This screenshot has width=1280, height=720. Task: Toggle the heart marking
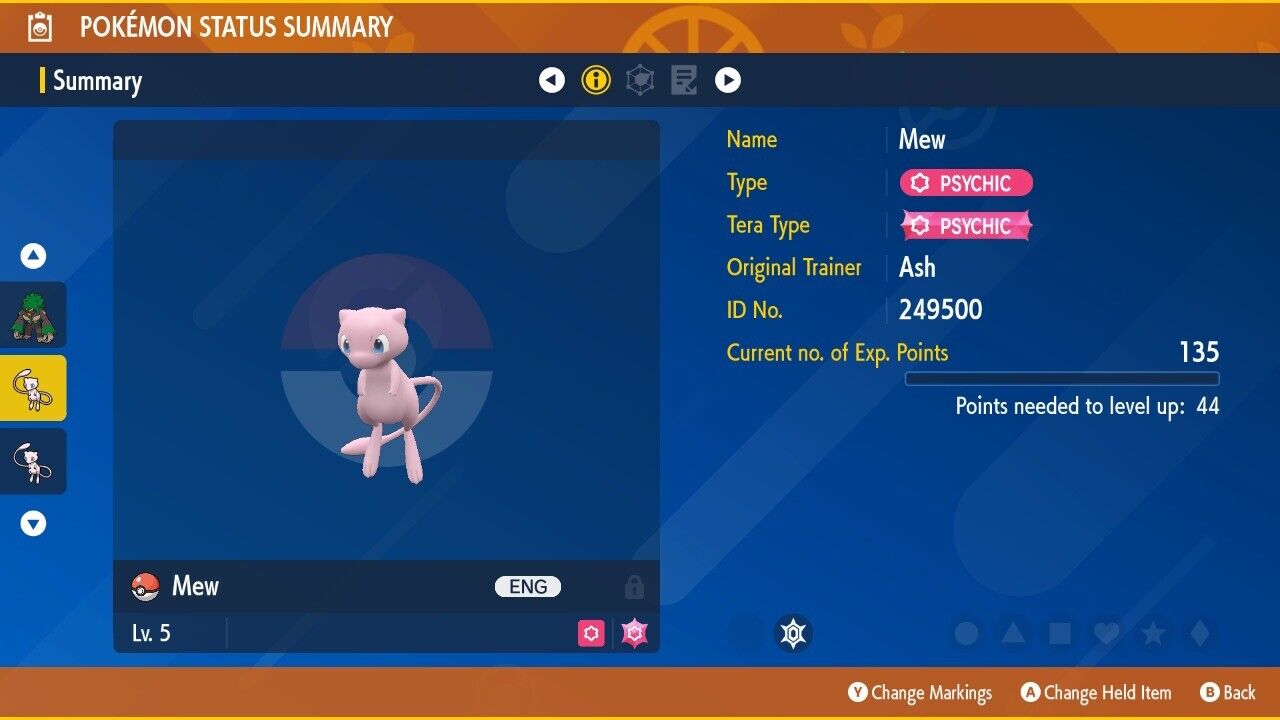pos(1106,633)
